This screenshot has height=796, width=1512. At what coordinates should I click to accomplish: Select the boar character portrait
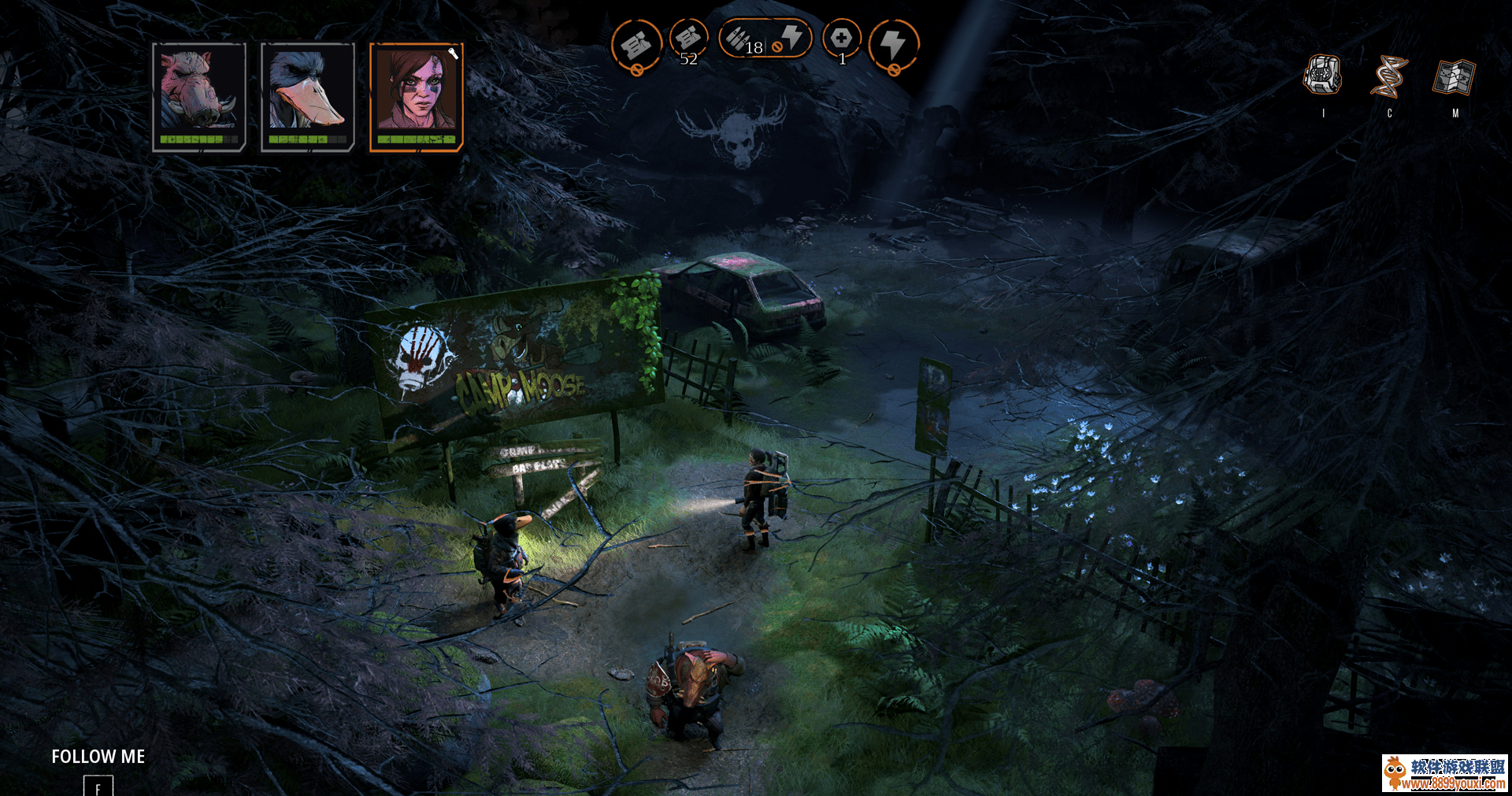[198, 94]
